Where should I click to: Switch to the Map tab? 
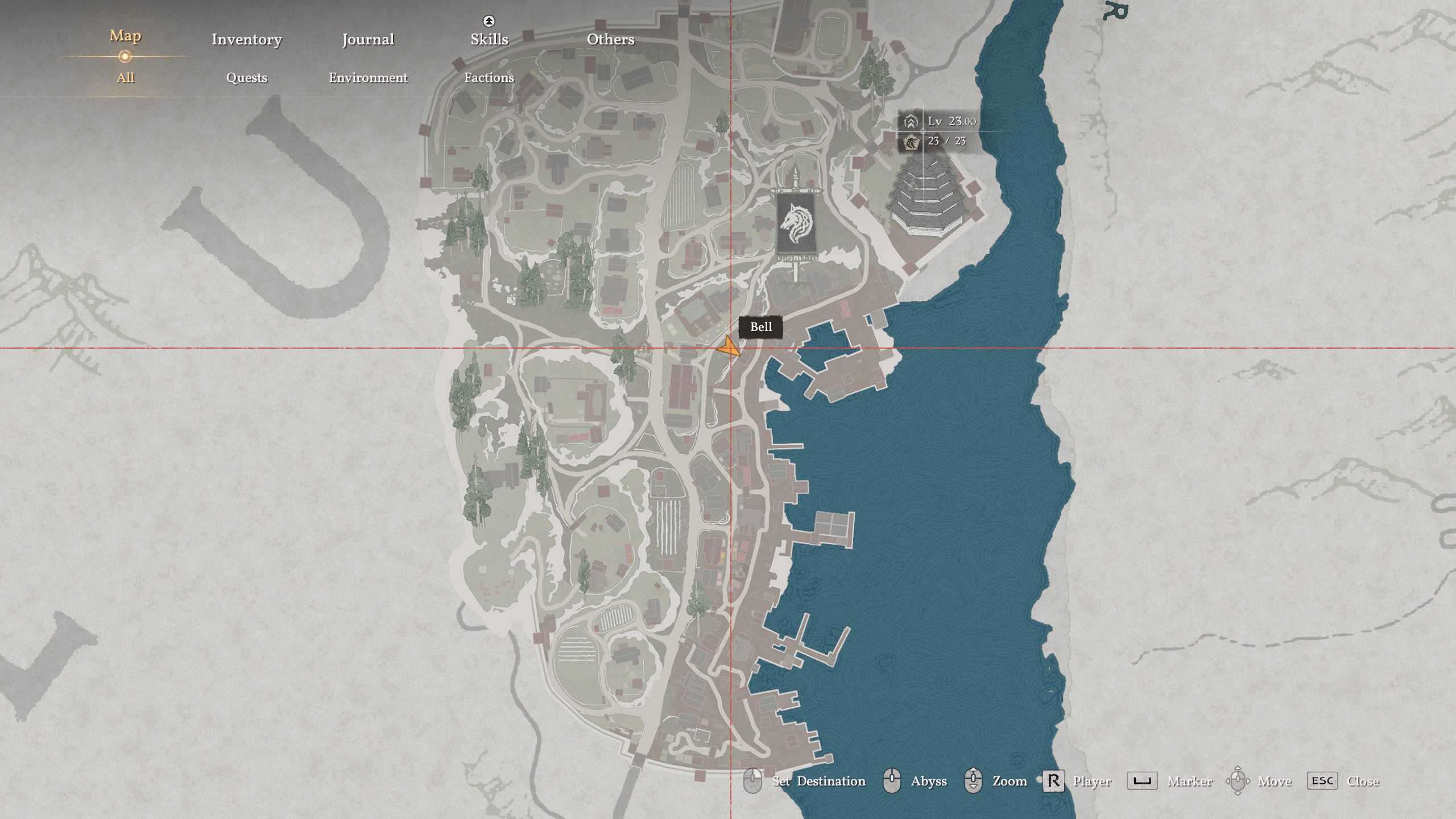click(x=125, y=36)
